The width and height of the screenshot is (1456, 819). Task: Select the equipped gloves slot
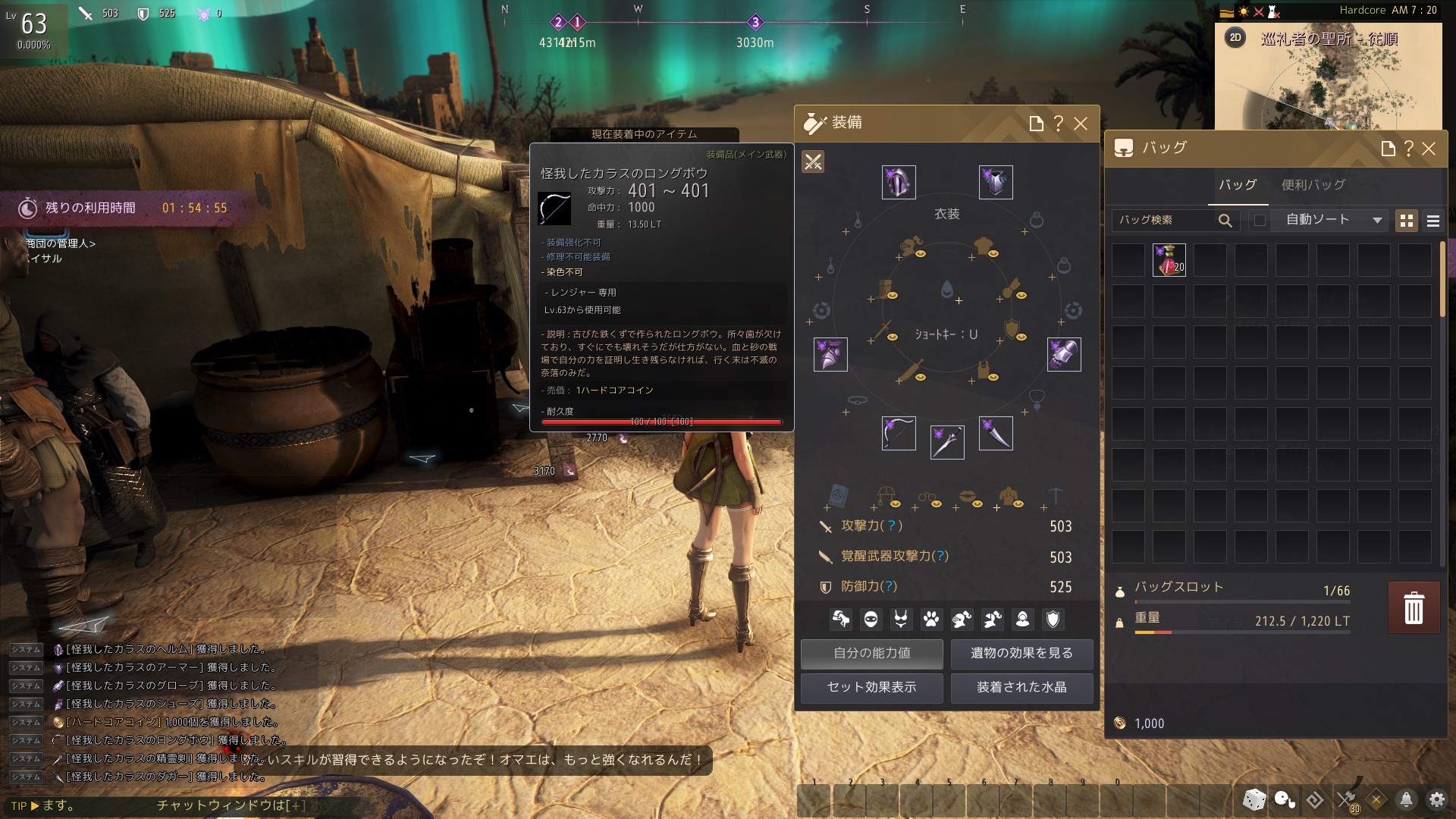pos(1063,354)
